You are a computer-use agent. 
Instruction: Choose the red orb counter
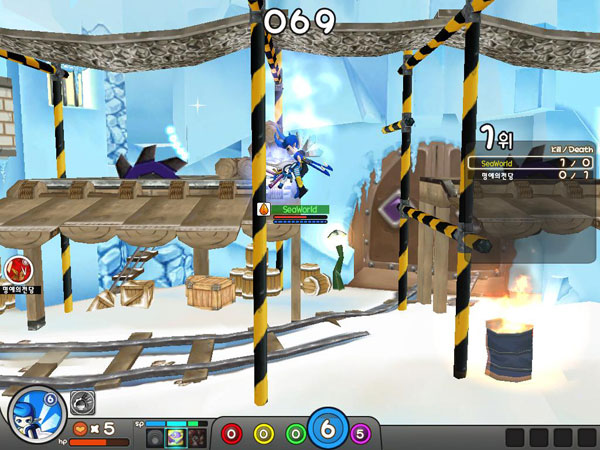coord(232,434)
